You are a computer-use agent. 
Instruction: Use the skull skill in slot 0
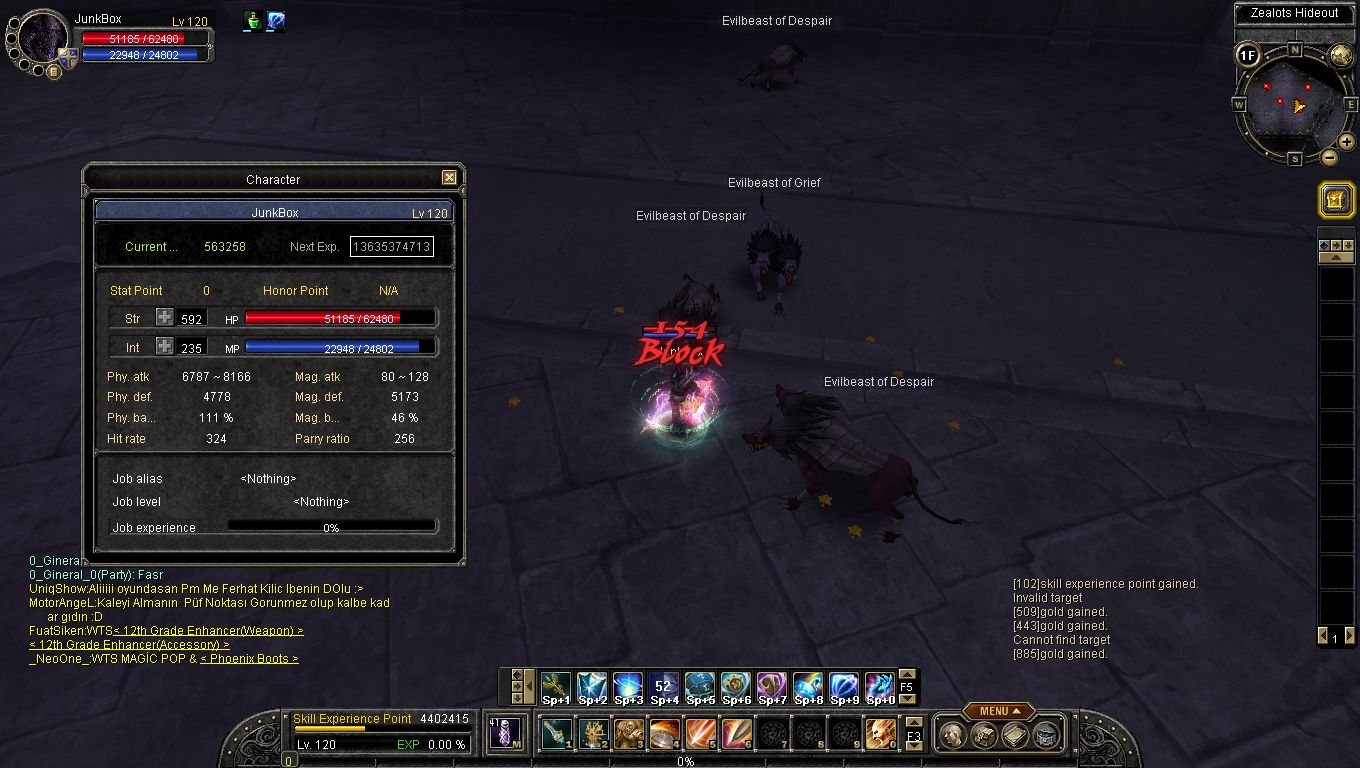pos(880,734)
